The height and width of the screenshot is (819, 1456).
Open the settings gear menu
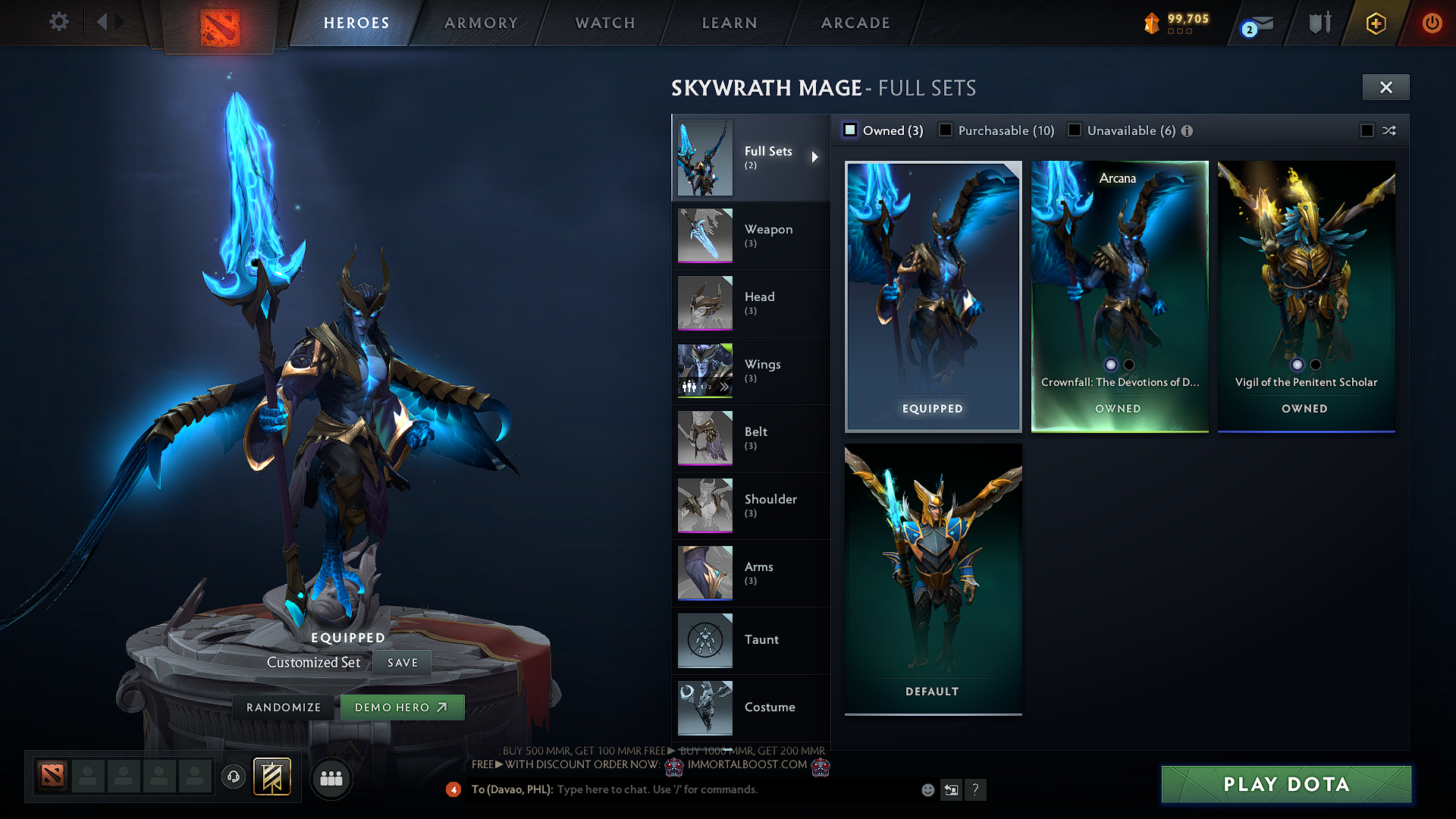[58, 22]
